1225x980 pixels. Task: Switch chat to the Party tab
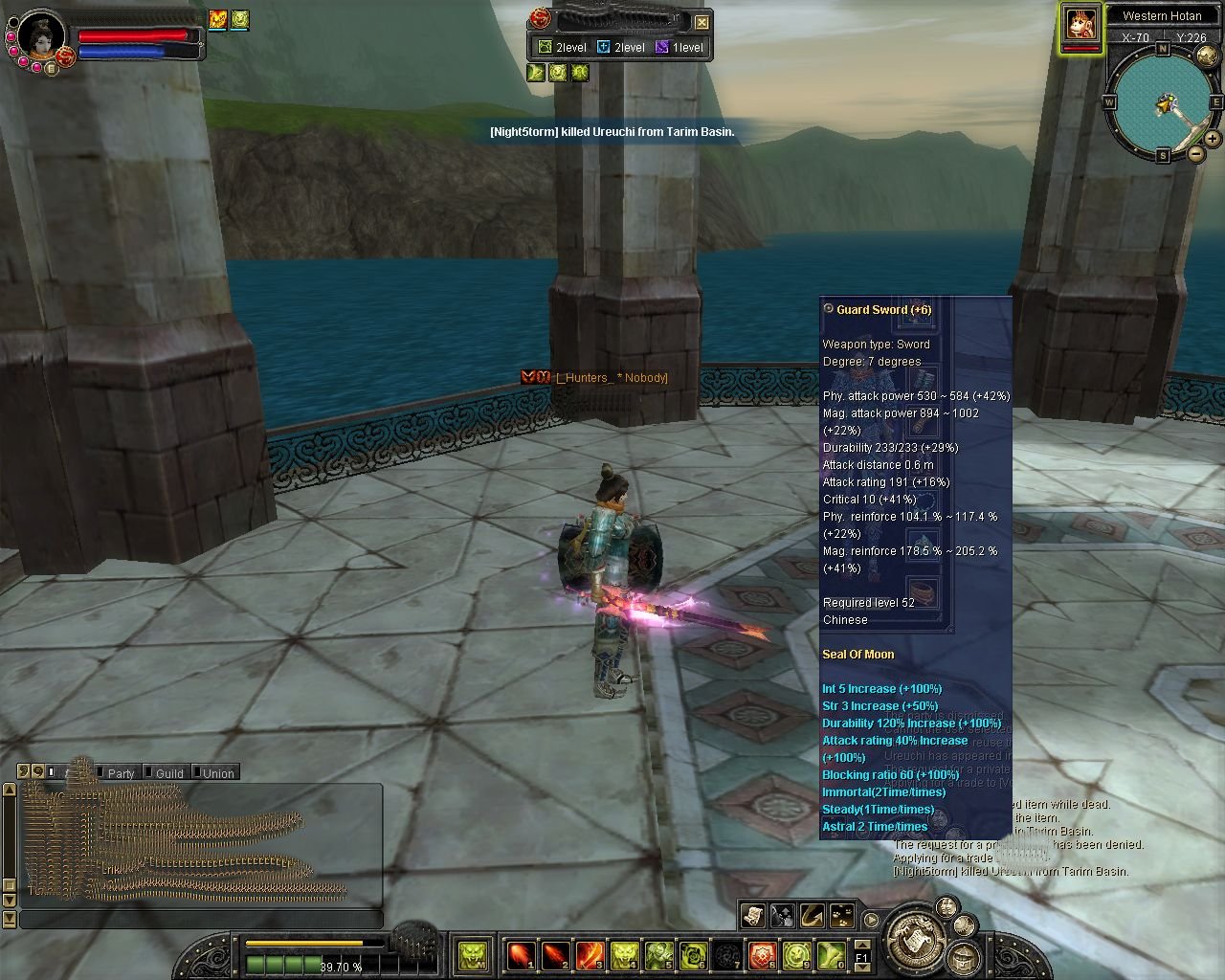(x=121, y=773)
